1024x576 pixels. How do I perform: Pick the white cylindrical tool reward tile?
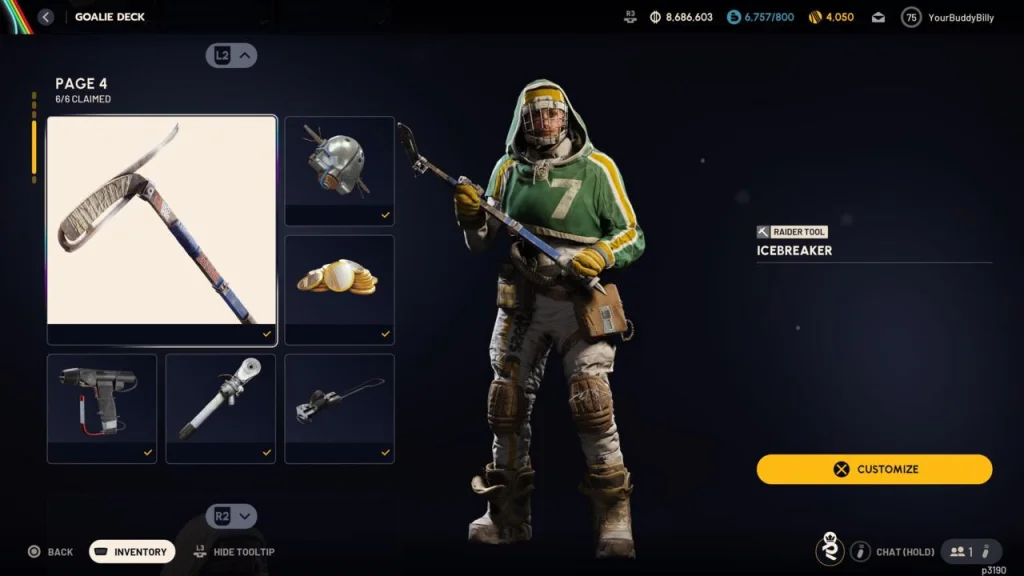[x=220, y=407]
